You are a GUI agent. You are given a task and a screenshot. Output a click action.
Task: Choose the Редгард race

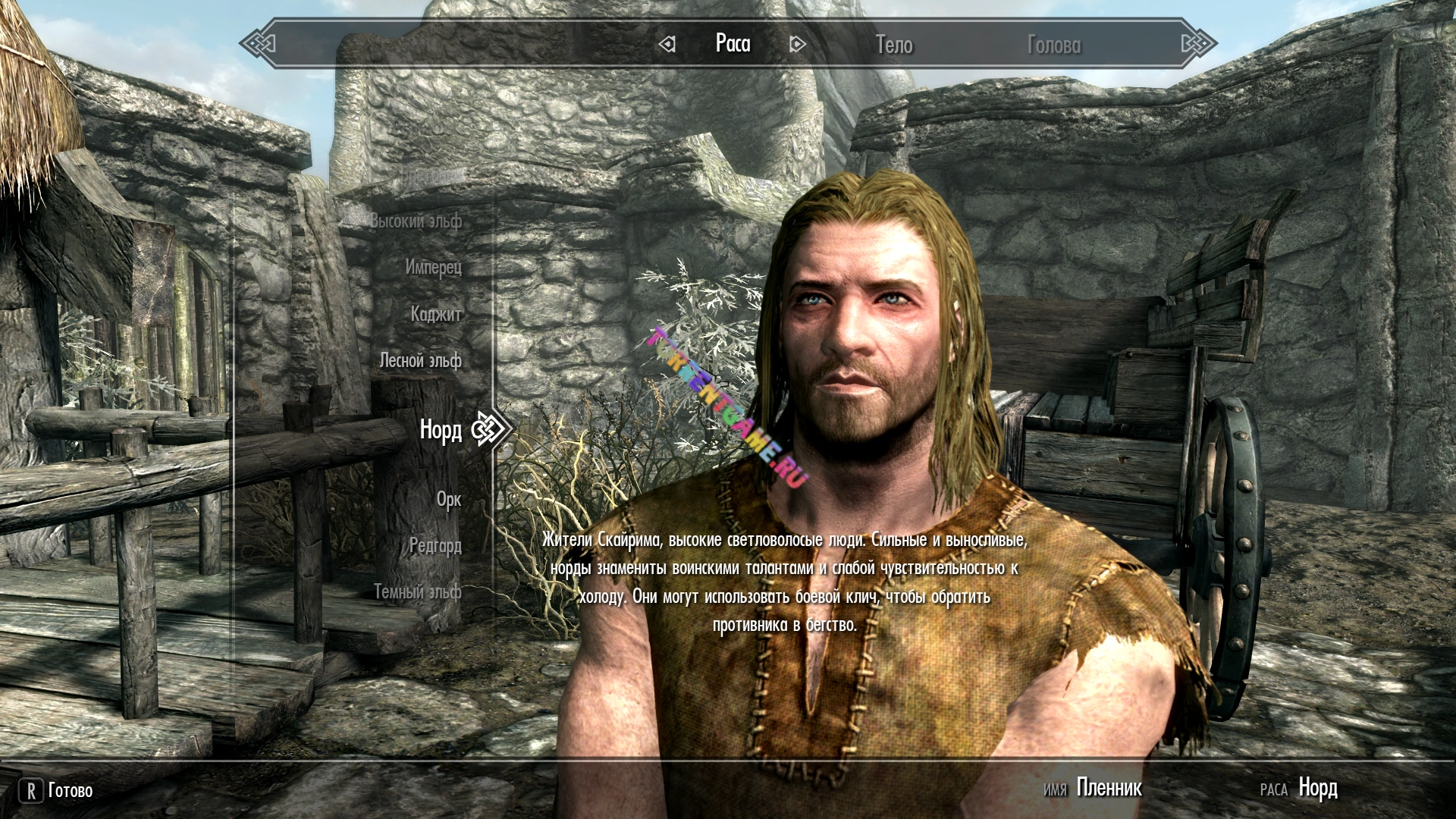click(435, 546)
